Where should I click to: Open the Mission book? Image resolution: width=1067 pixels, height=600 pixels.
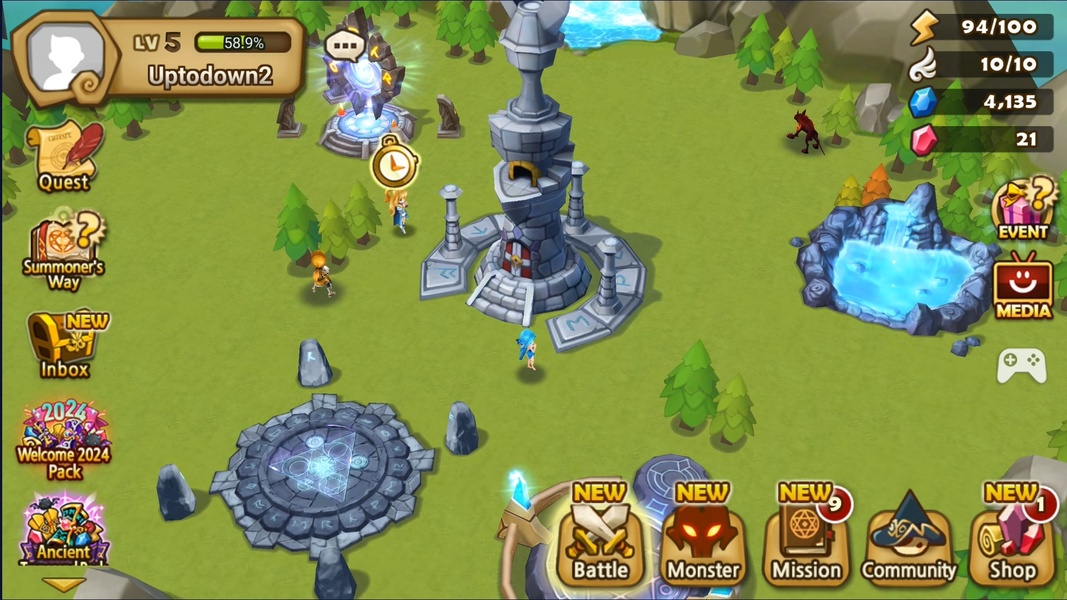806,540
